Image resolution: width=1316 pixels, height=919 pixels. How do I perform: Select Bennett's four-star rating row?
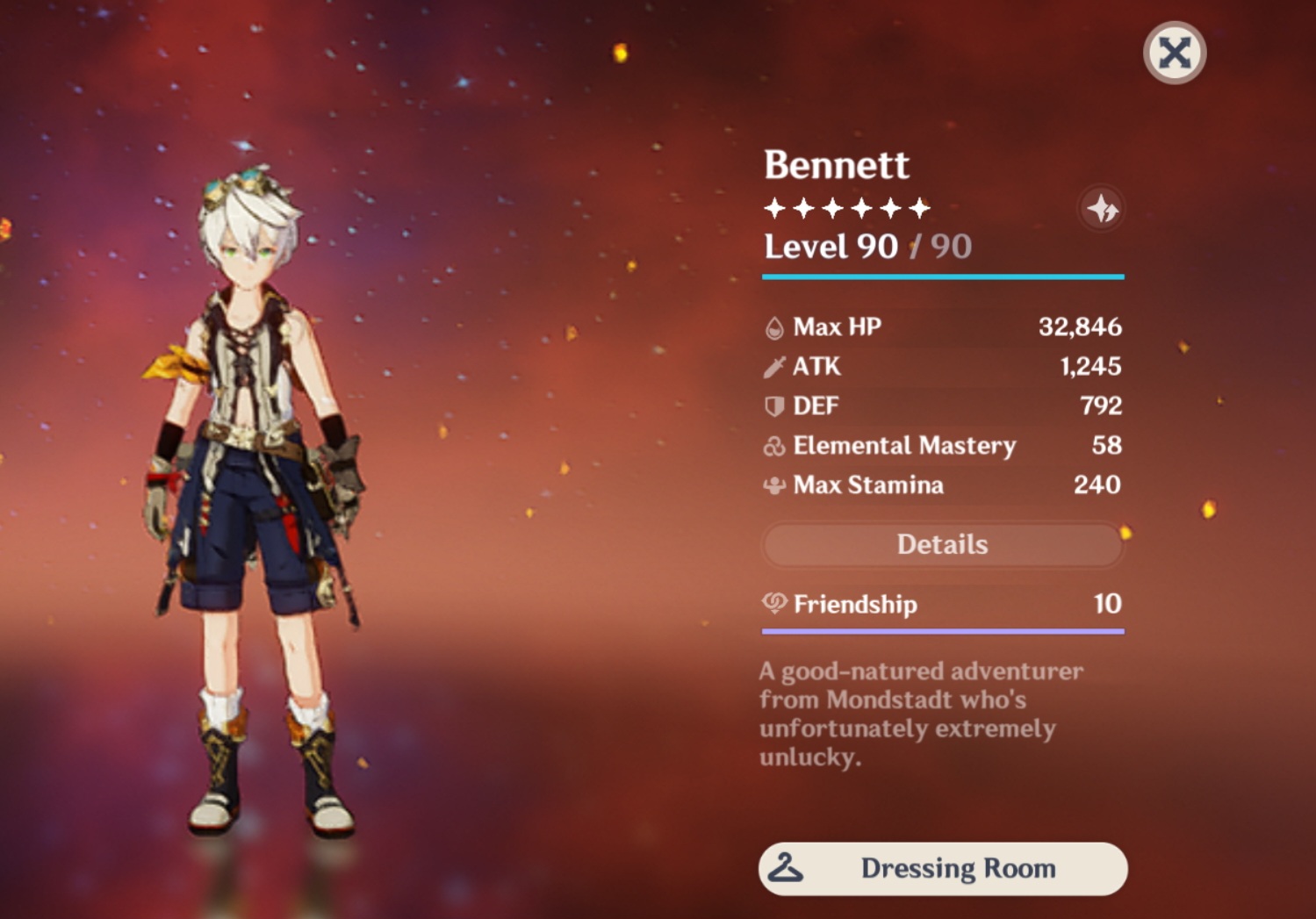coord(845,208)
